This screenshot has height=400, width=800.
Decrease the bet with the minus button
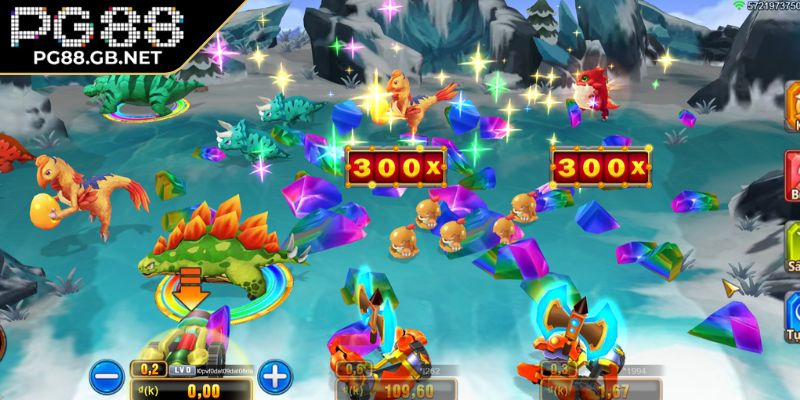click(104, 377)
